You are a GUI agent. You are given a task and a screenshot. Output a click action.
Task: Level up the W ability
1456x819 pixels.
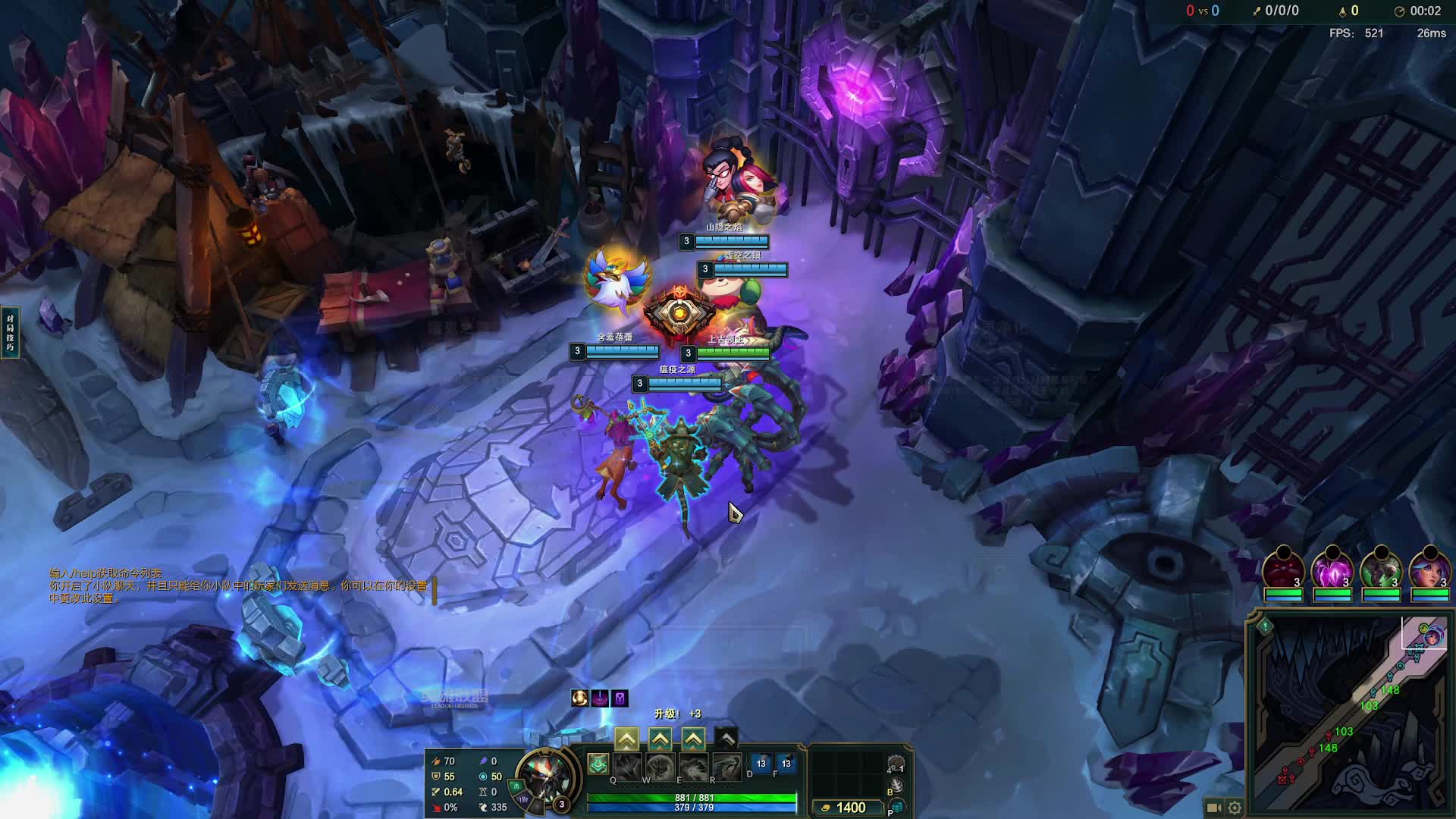[x=660, y=739]
